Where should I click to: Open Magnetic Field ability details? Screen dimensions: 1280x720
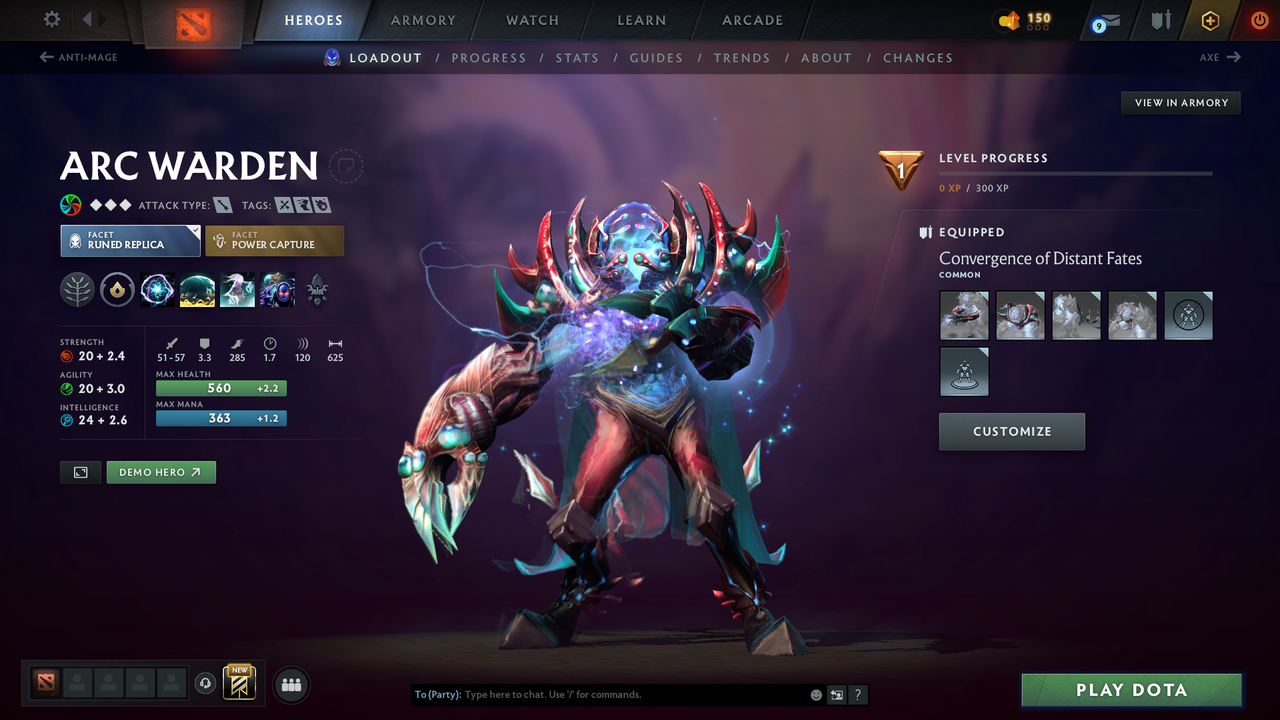click(x=197, y=290)
